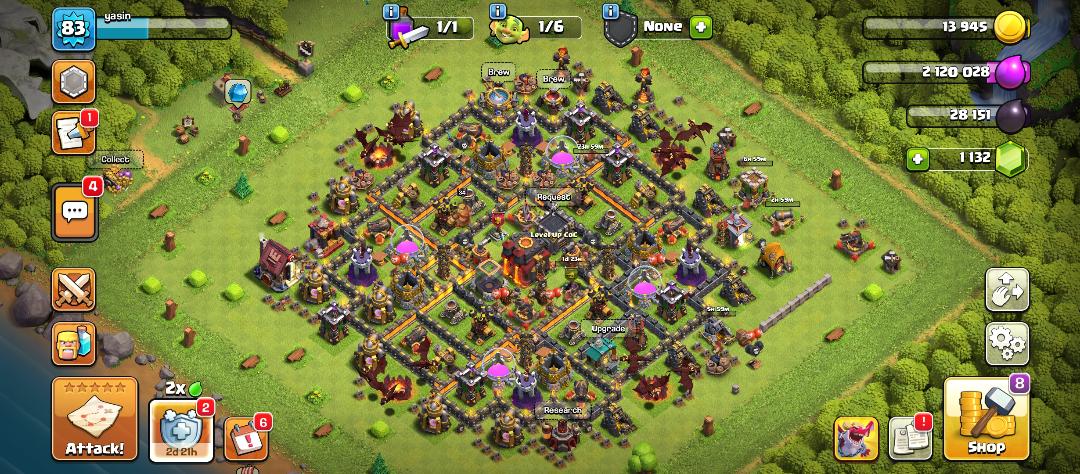Open the crossed swords battle menu
The width and height of the screenshot is (1080, 474).
(x=74, y=290)
